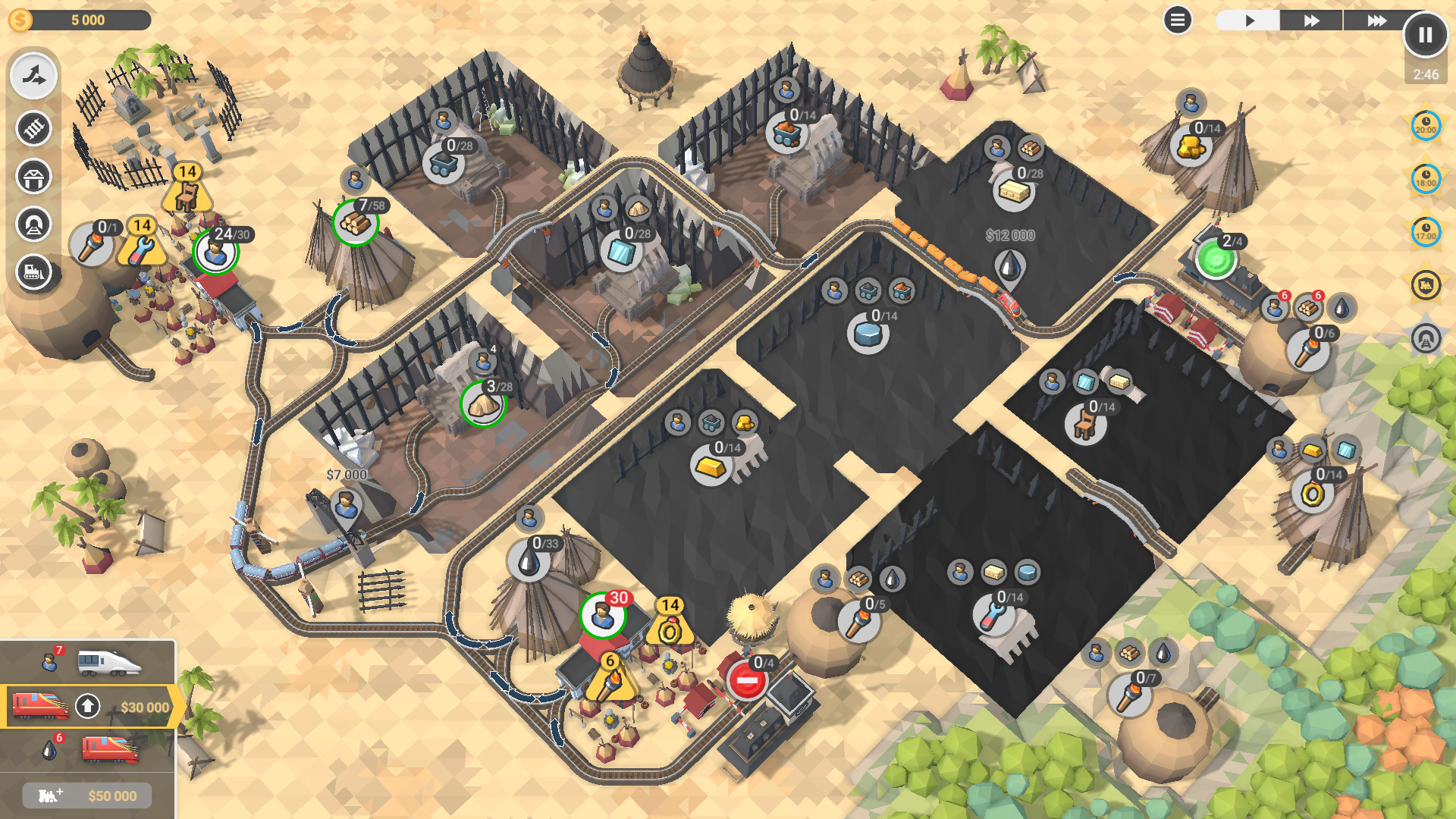
Task: Click the 17:00 star objective
Action: (1426, 232)
